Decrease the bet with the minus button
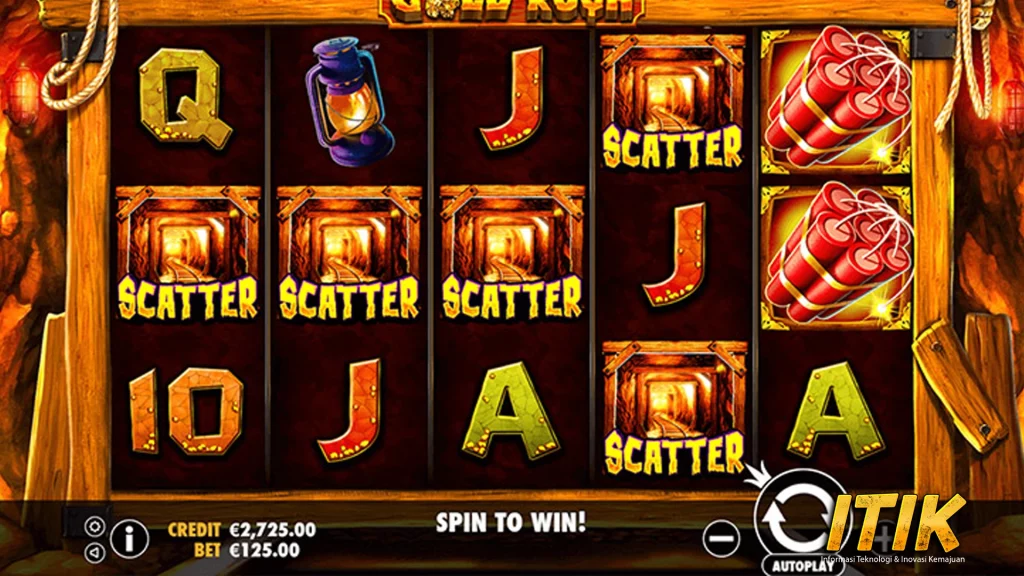Image resolution: width=1024 pixels, height=576 pixels. click(719, 539)
